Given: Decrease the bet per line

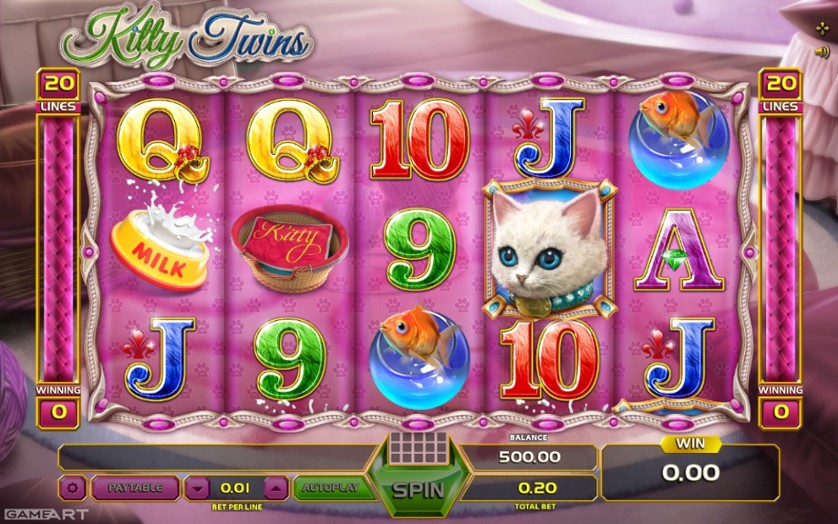Looking at the screenshot, I should [198, 488].
